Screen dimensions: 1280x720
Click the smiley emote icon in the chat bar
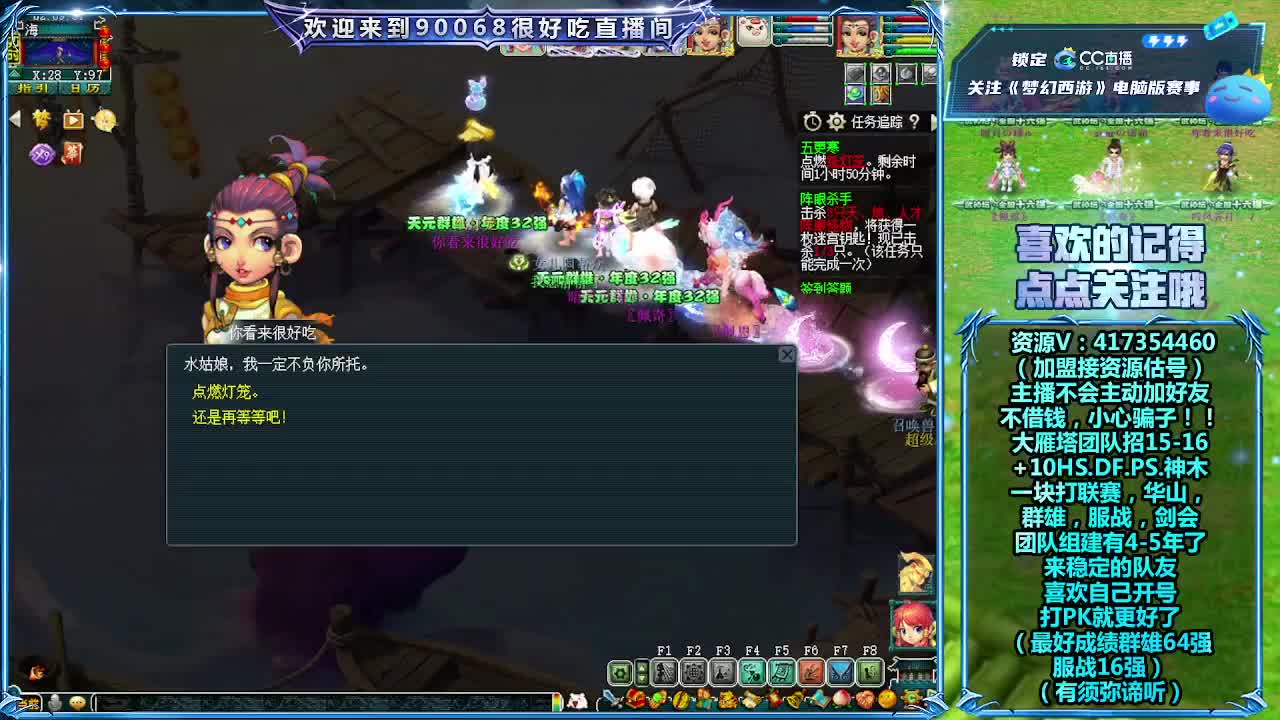77,703
